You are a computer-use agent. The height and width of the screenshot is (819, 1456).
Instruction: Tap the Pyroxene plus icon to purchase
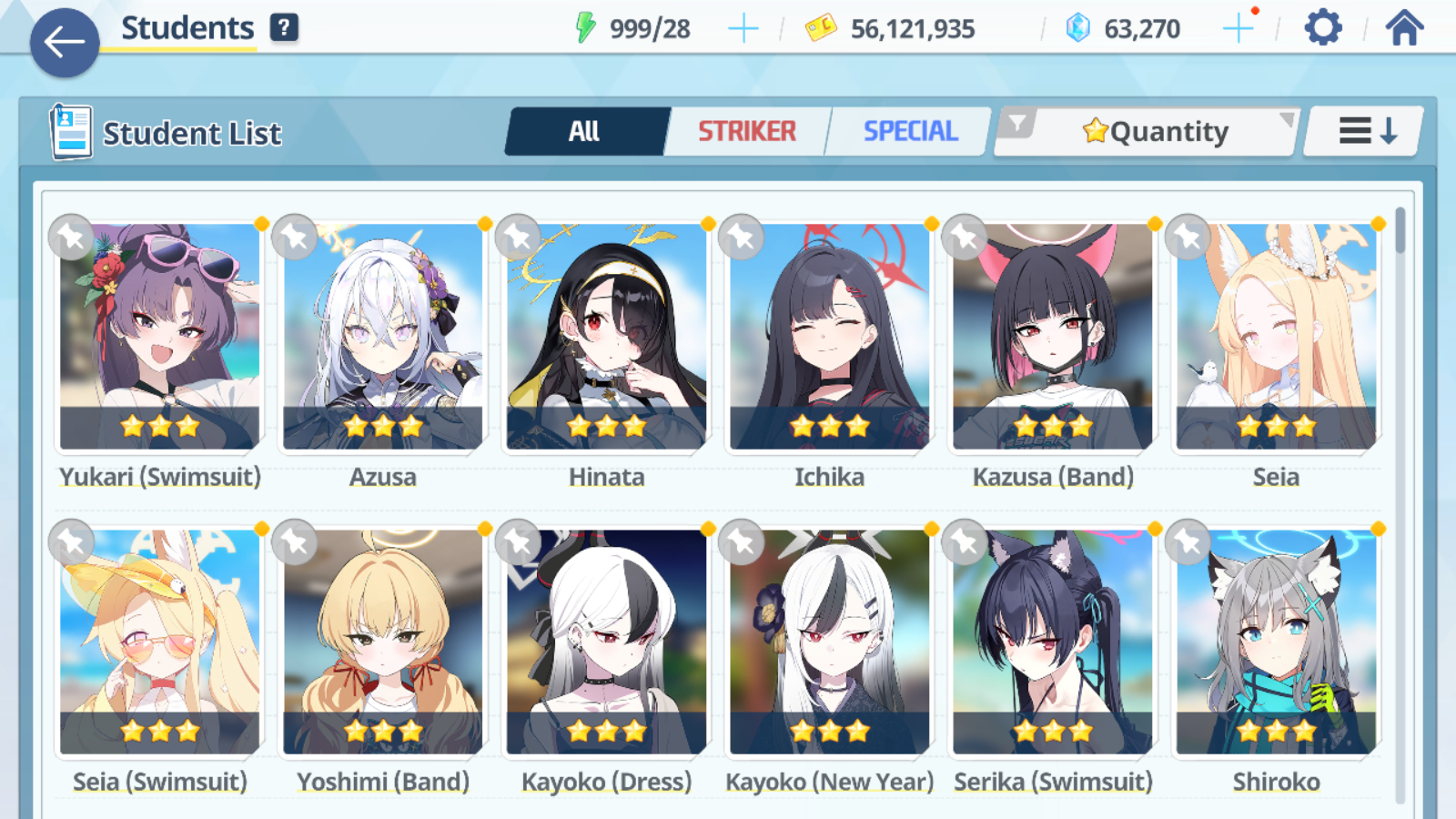click(x=1238, y=27)
